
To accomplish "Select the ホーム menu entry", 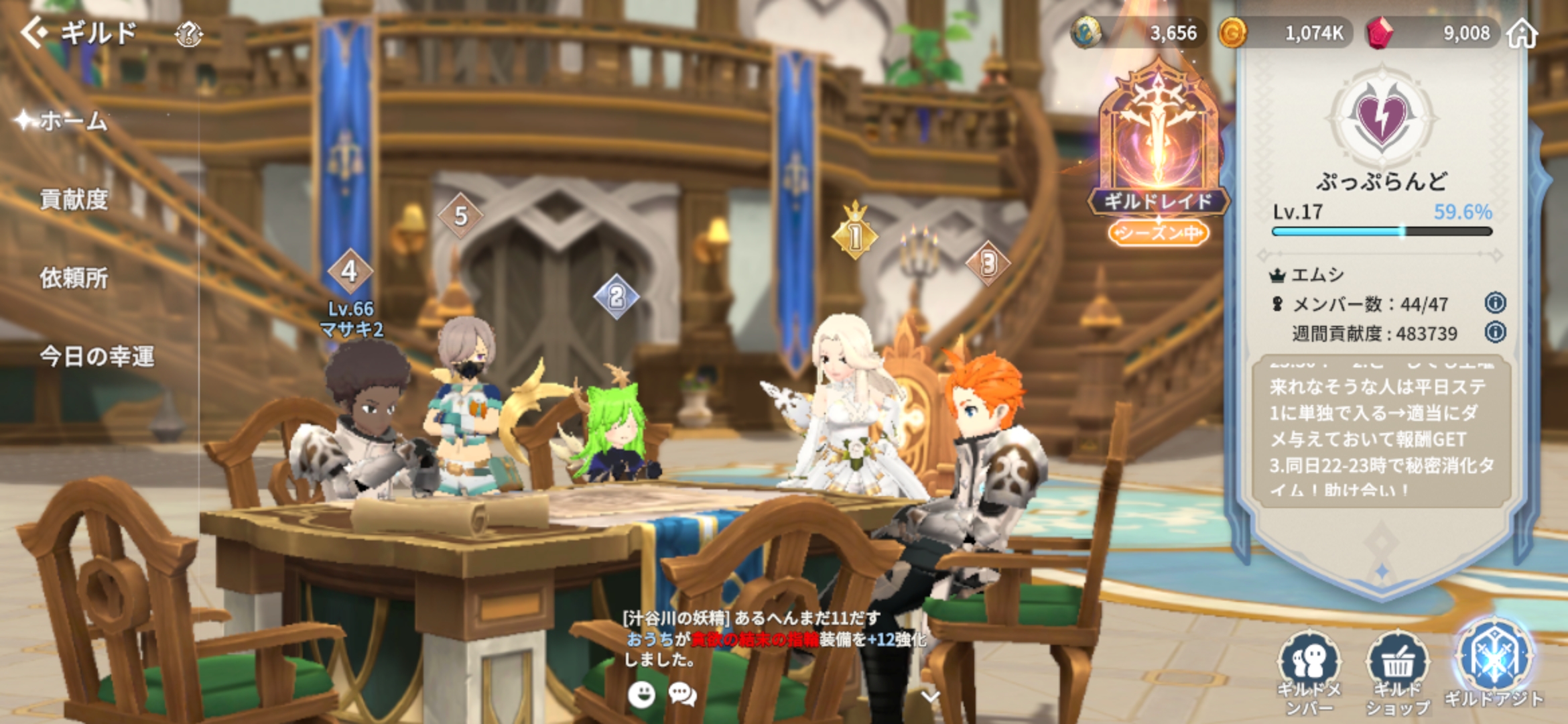I will [72, 121].
